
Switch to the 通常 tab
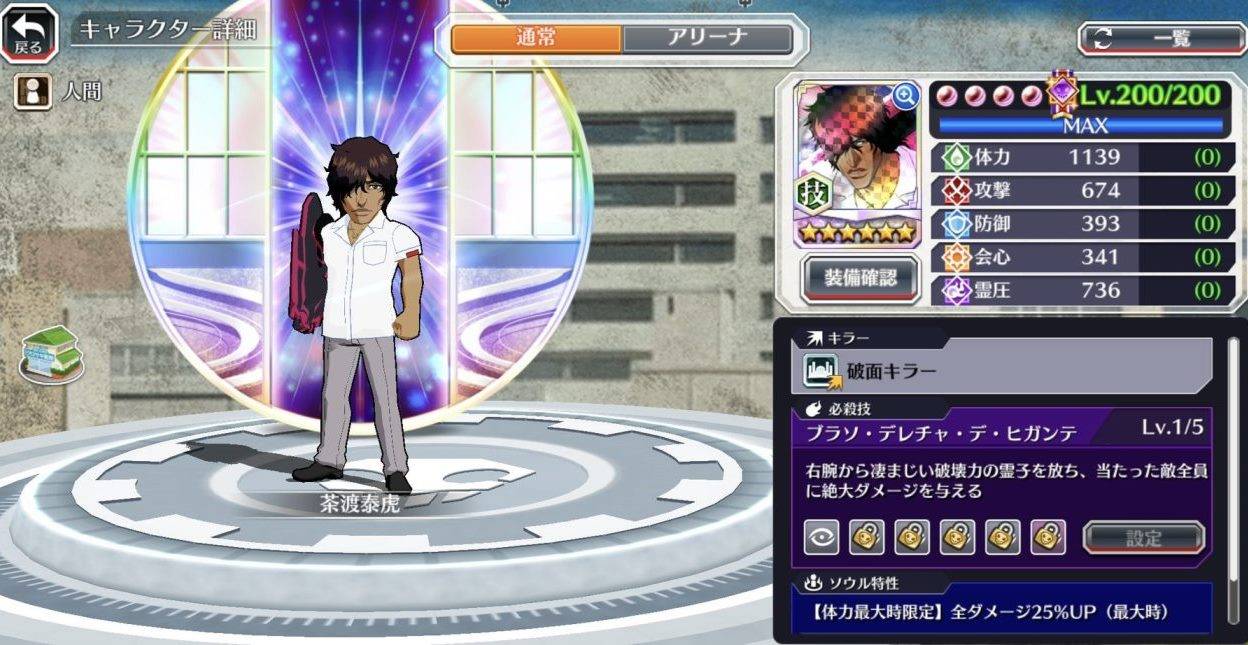coord(536,39)
